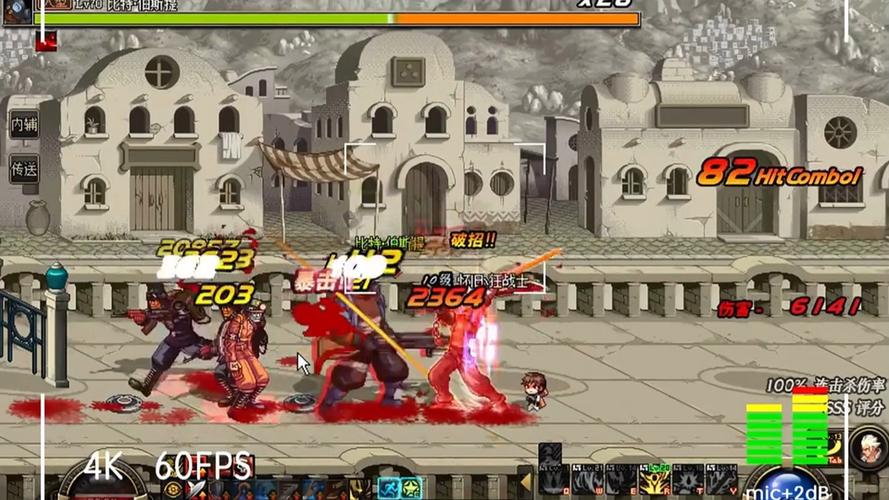Activate the E-key skill icon
Viewport: 889px width, 500px height.
[620, 481]
